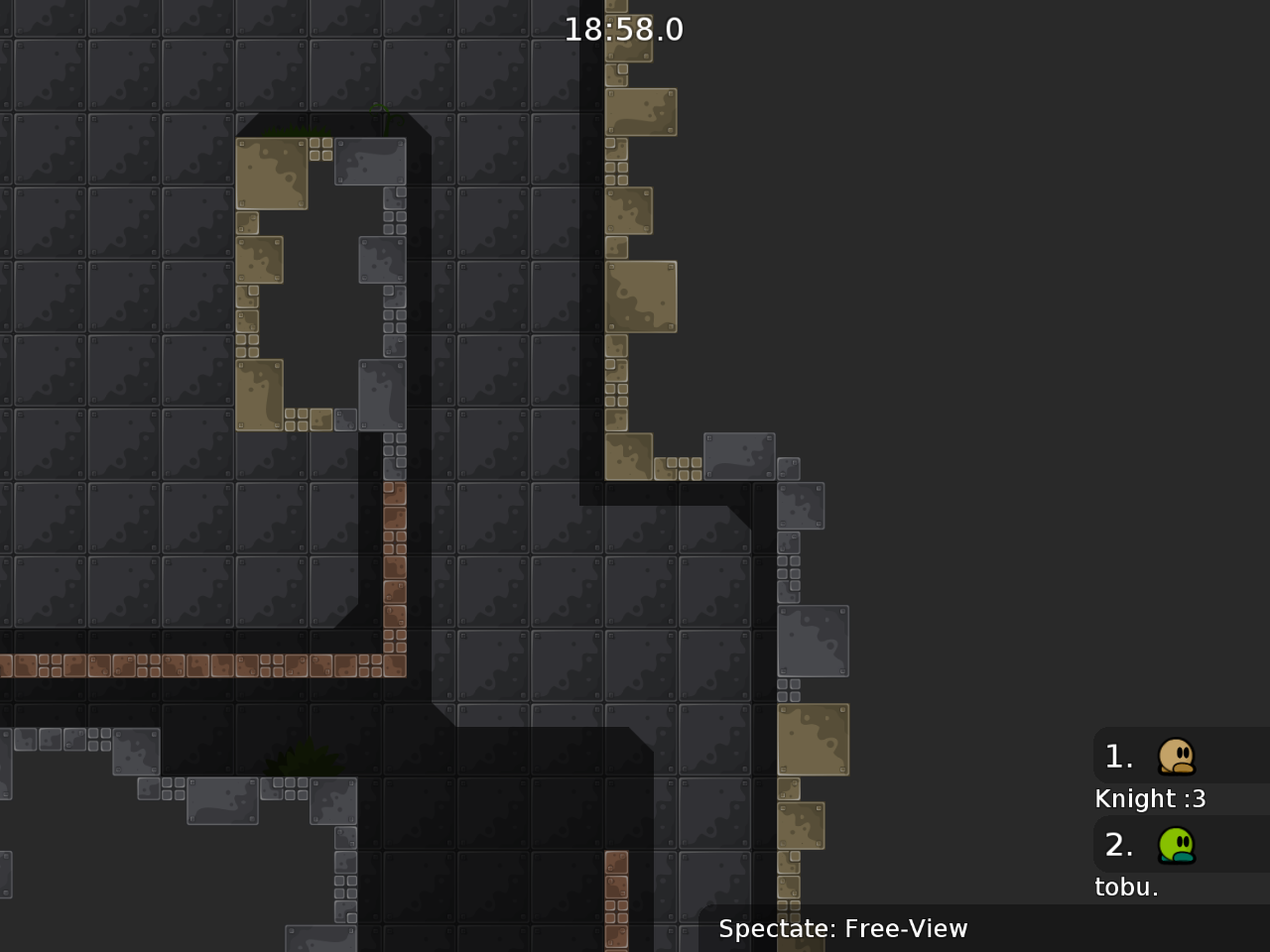This screenshot has width=1270, height=952.
Task: Click the player name tobu.
Action: [x=1126, y=887]
